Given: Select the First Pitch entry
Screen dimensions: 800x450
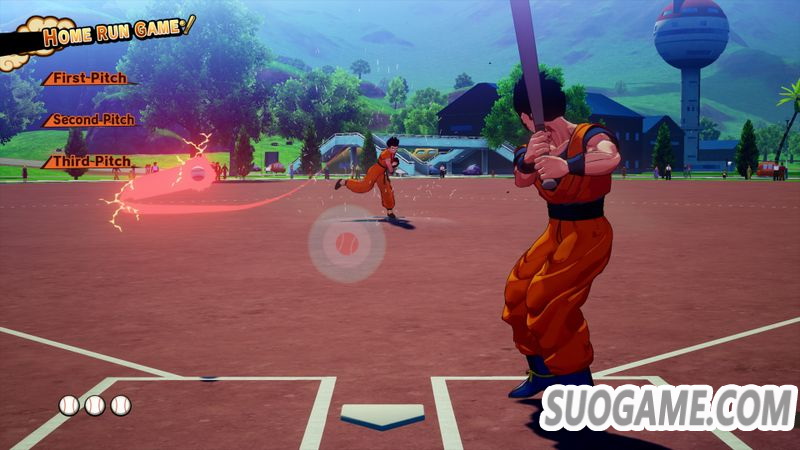Looking at the screenshot, I should pyautogui.click(x=90, y=78).
